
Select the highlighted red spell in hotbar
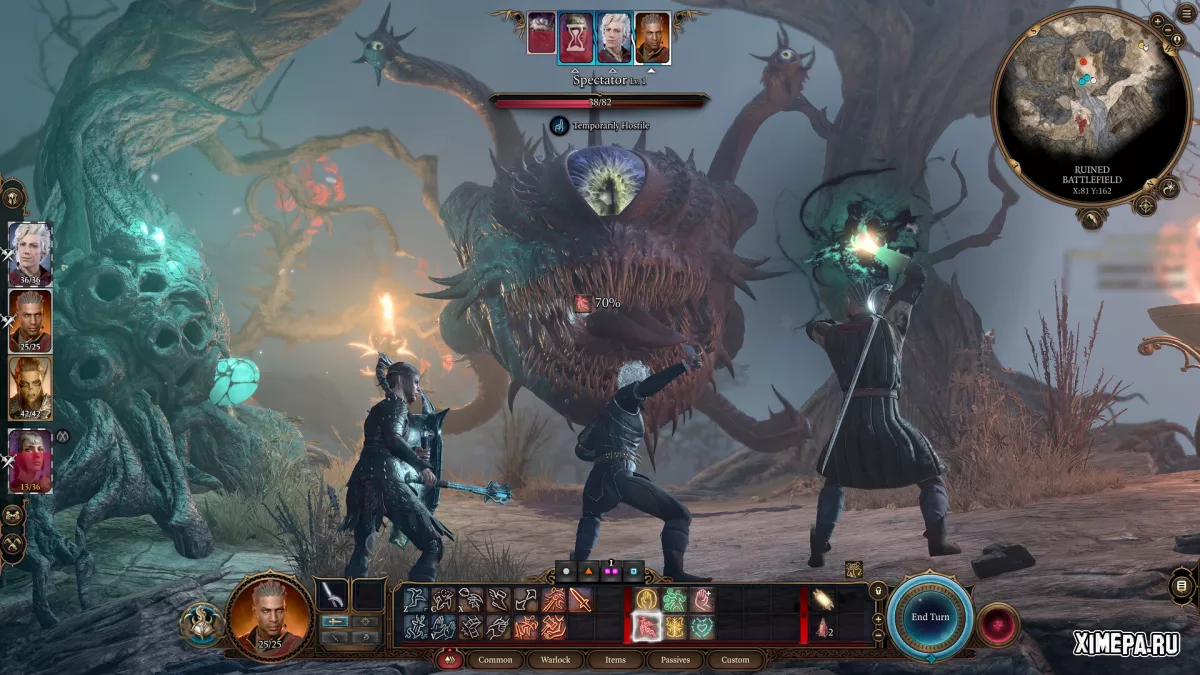[646, 627]
